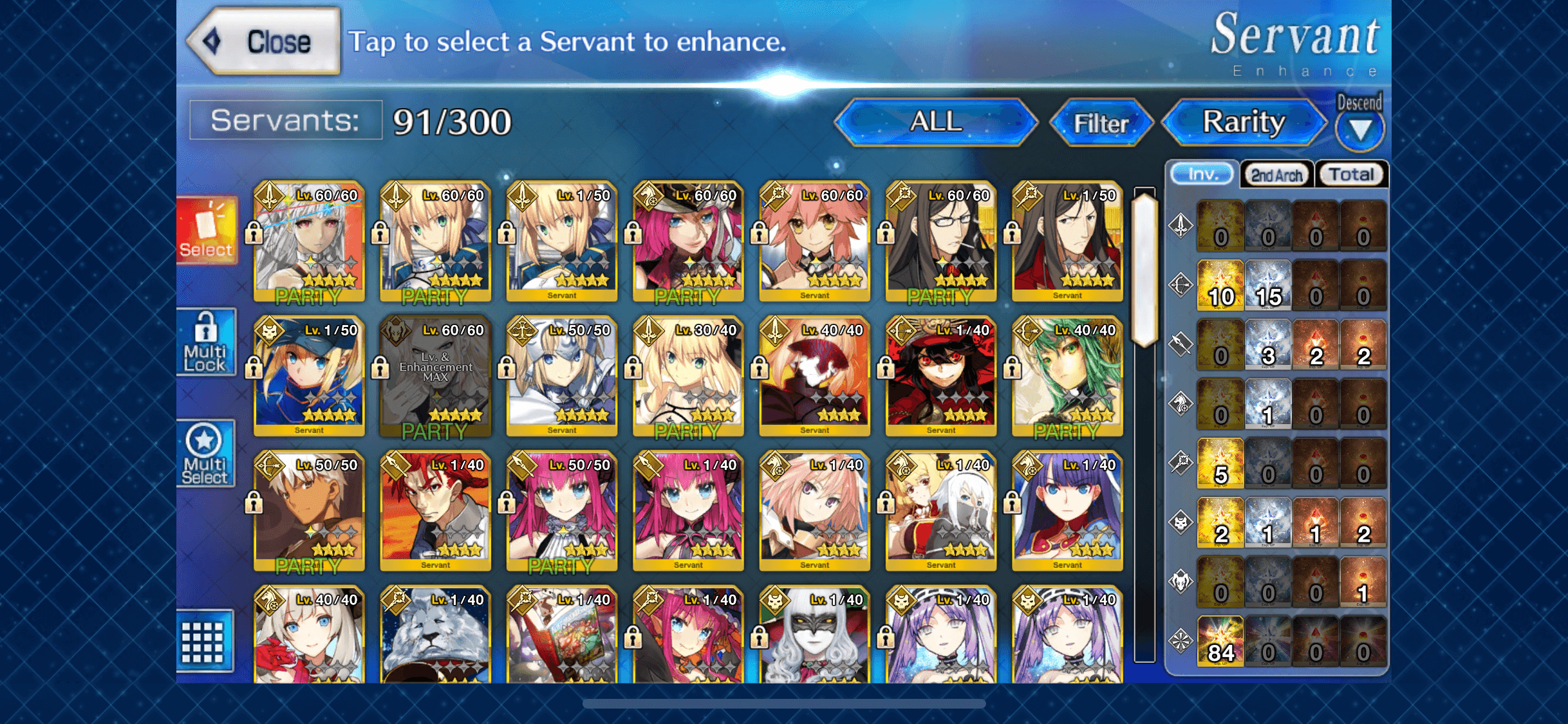Toggle the Descend sort direction arrow
1568x724 pixels.
(1359, 129)
